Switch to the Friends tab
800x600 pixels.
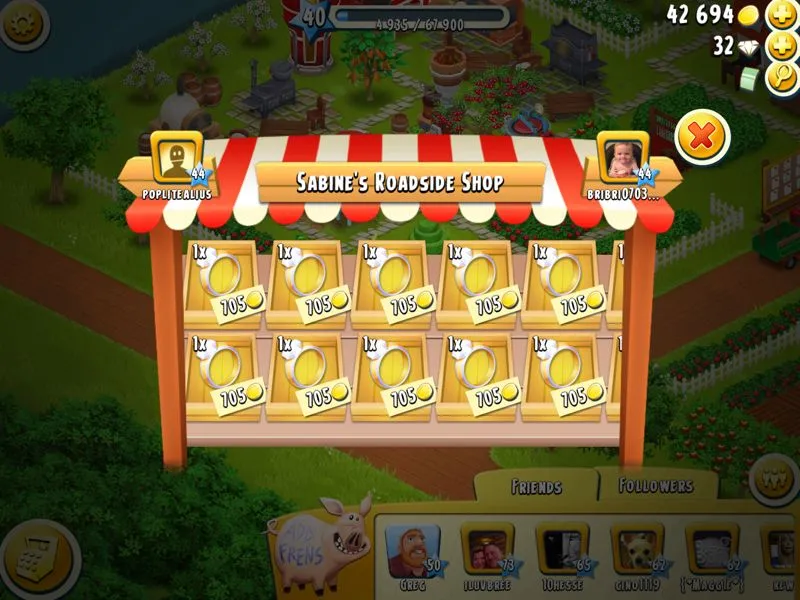coord(535,487)
